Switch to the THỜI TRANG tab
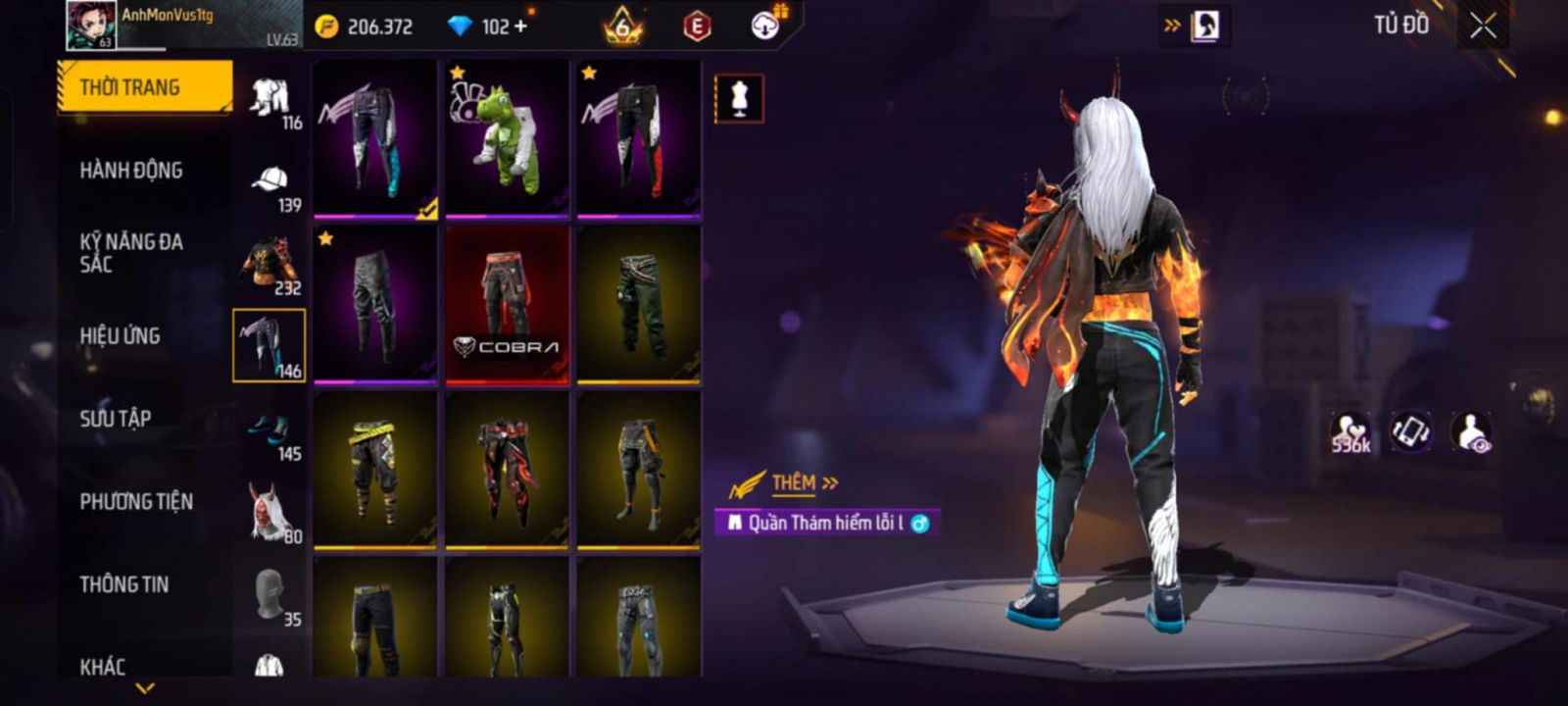Viewport: 1568px width, 706px height. (144, 87)
